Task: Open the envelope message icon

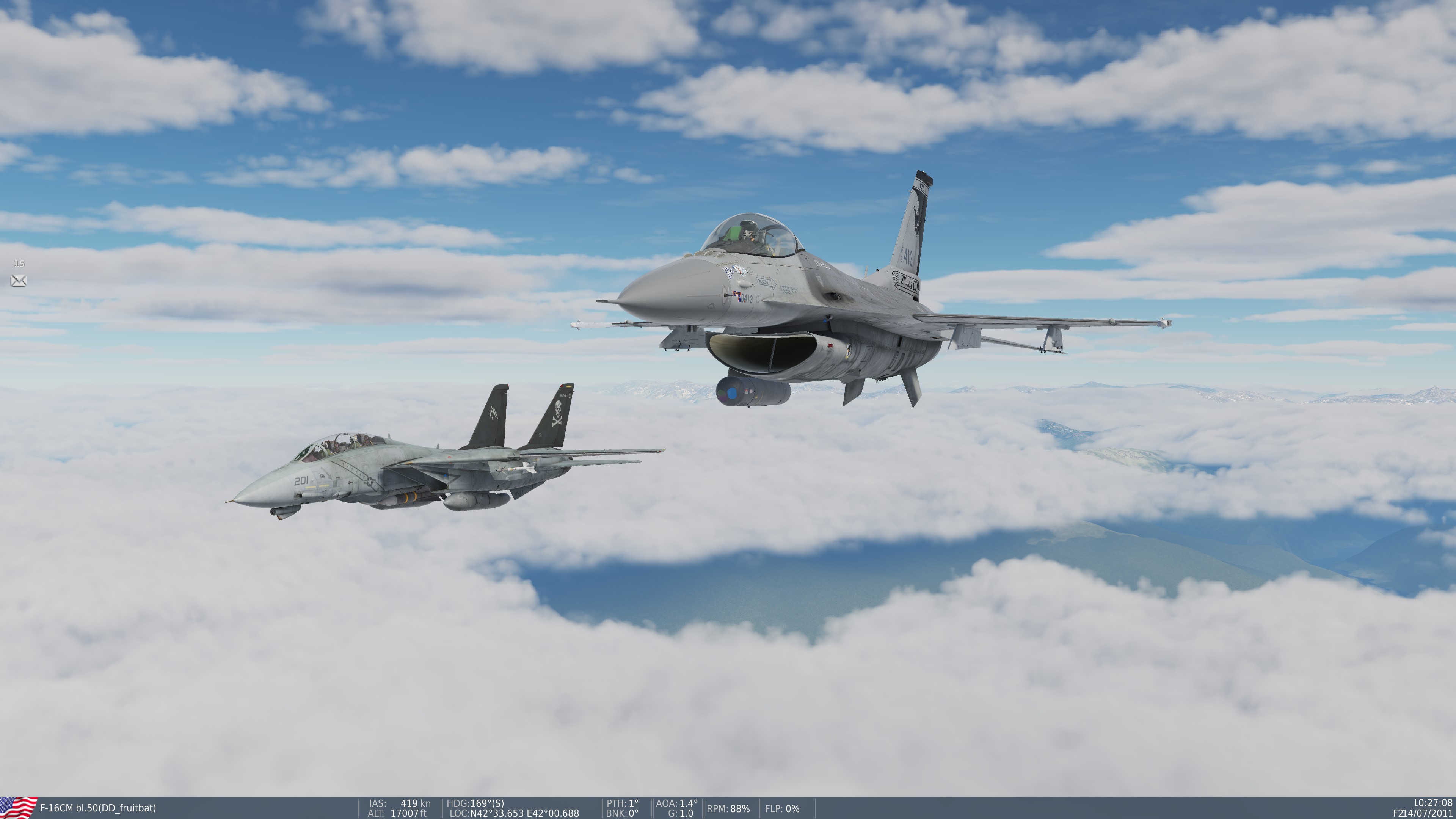Action: [18, 280]
